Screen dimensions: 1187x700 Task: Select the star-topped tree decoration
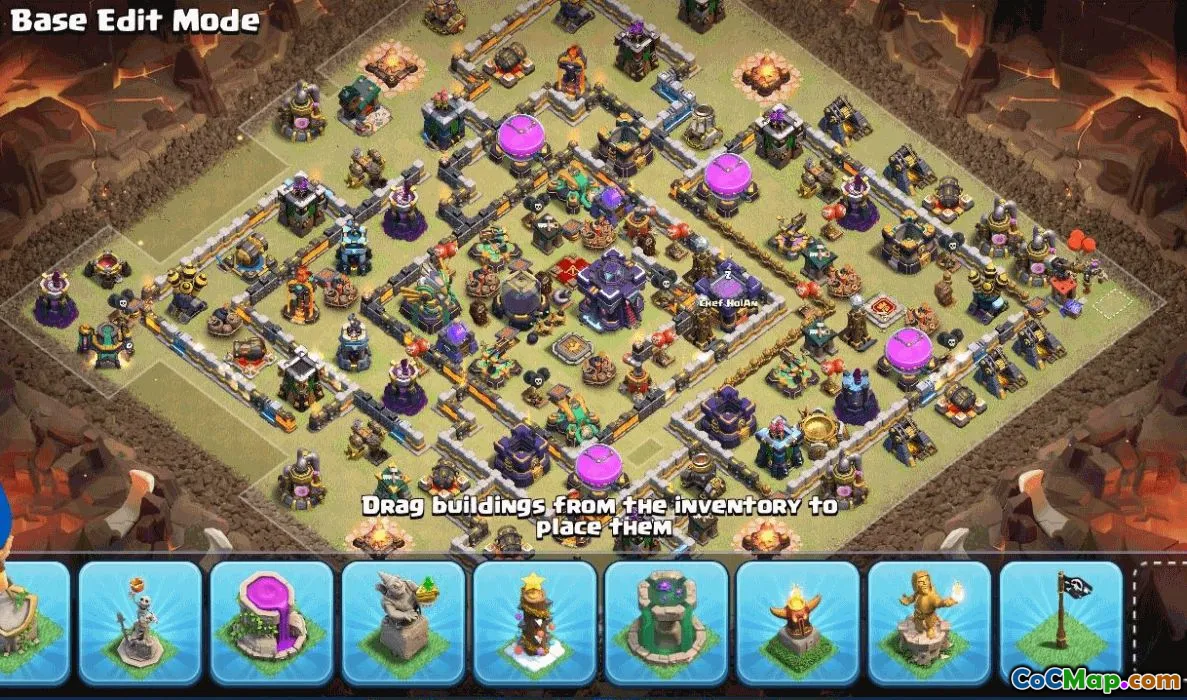point(534,622)
